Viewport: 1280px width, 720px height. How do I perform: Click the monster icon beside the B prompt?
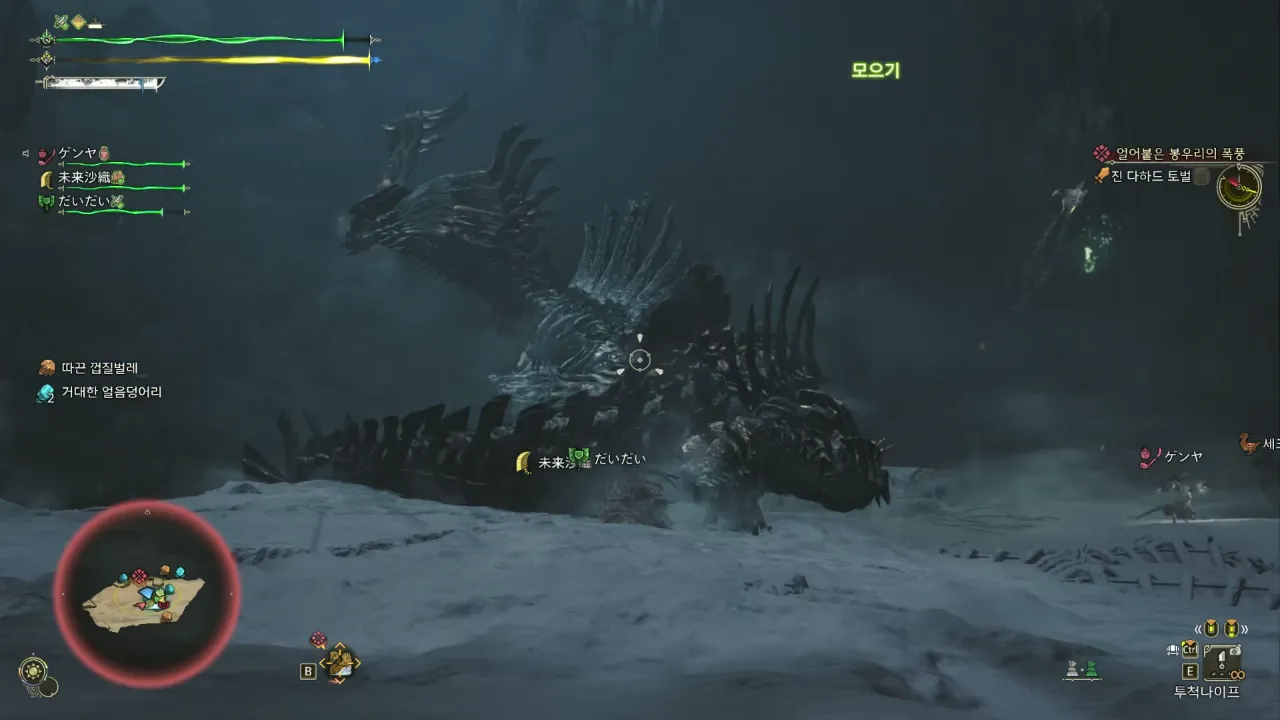(341, 663)
